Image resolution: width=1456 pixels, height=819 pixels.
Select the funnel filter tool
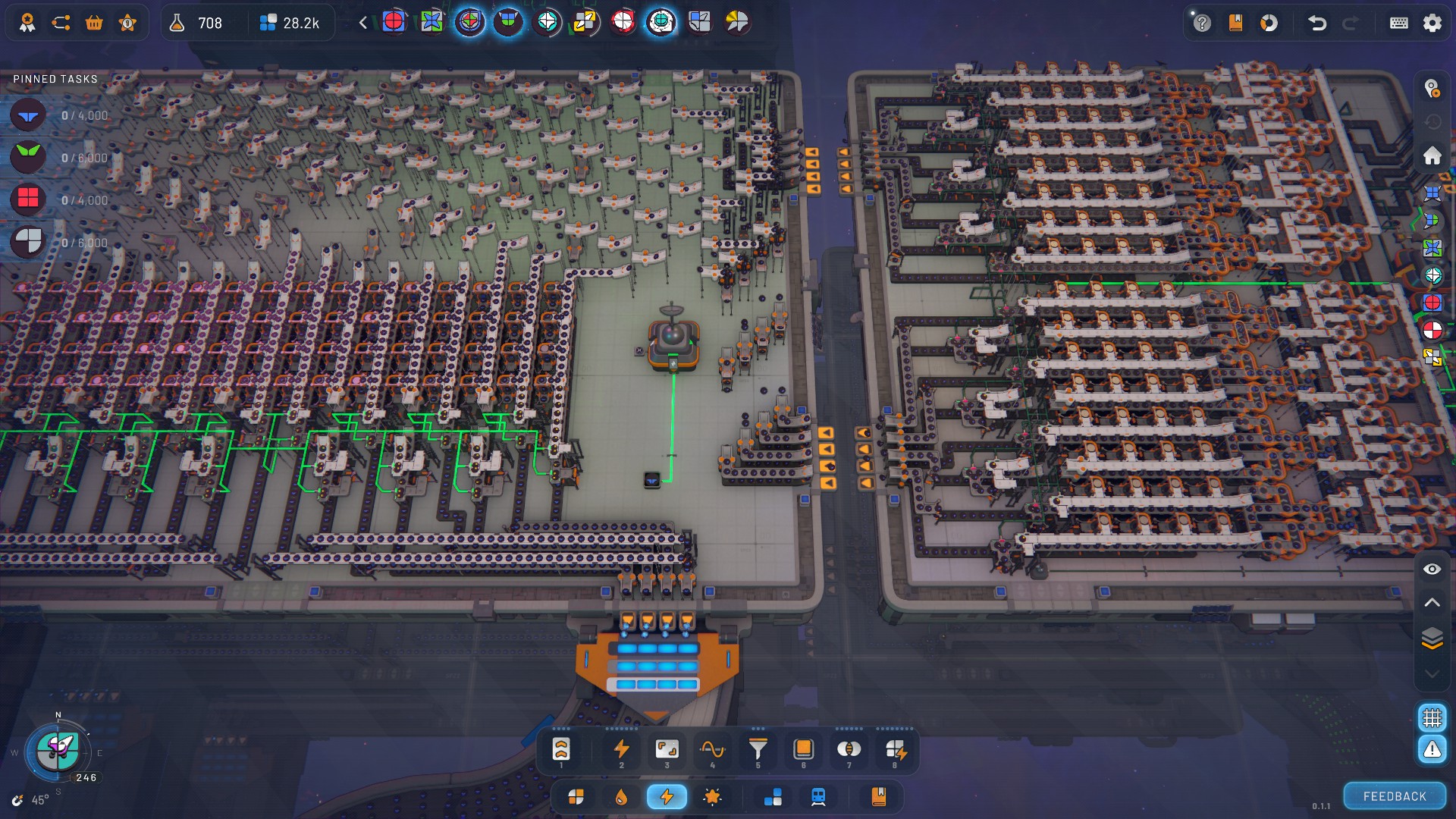(x=758, y=750)
